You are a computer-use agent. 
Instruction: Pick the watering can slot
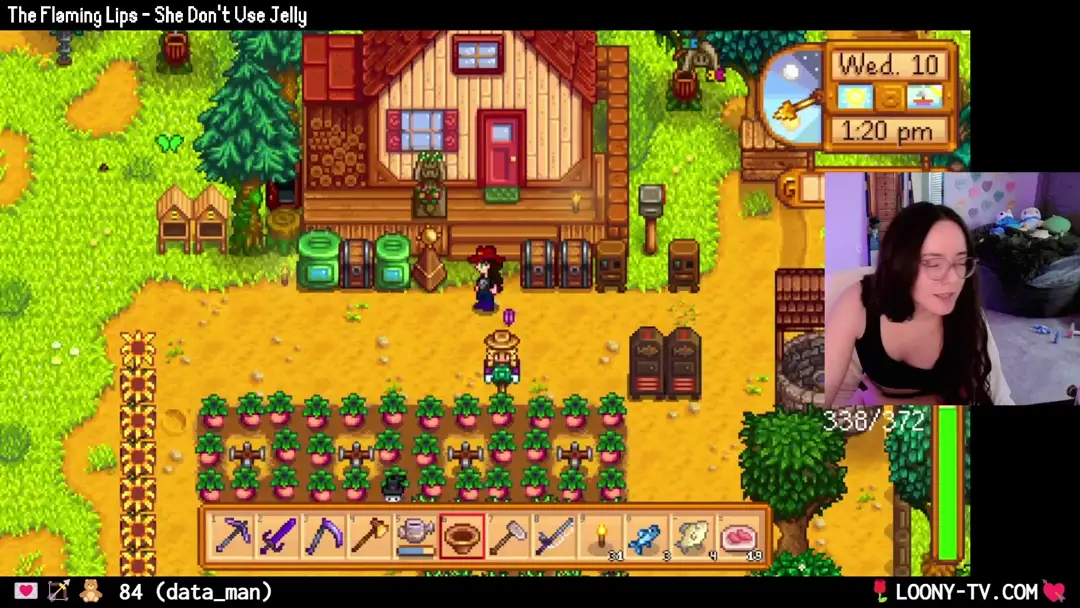(x=415, y=537)
